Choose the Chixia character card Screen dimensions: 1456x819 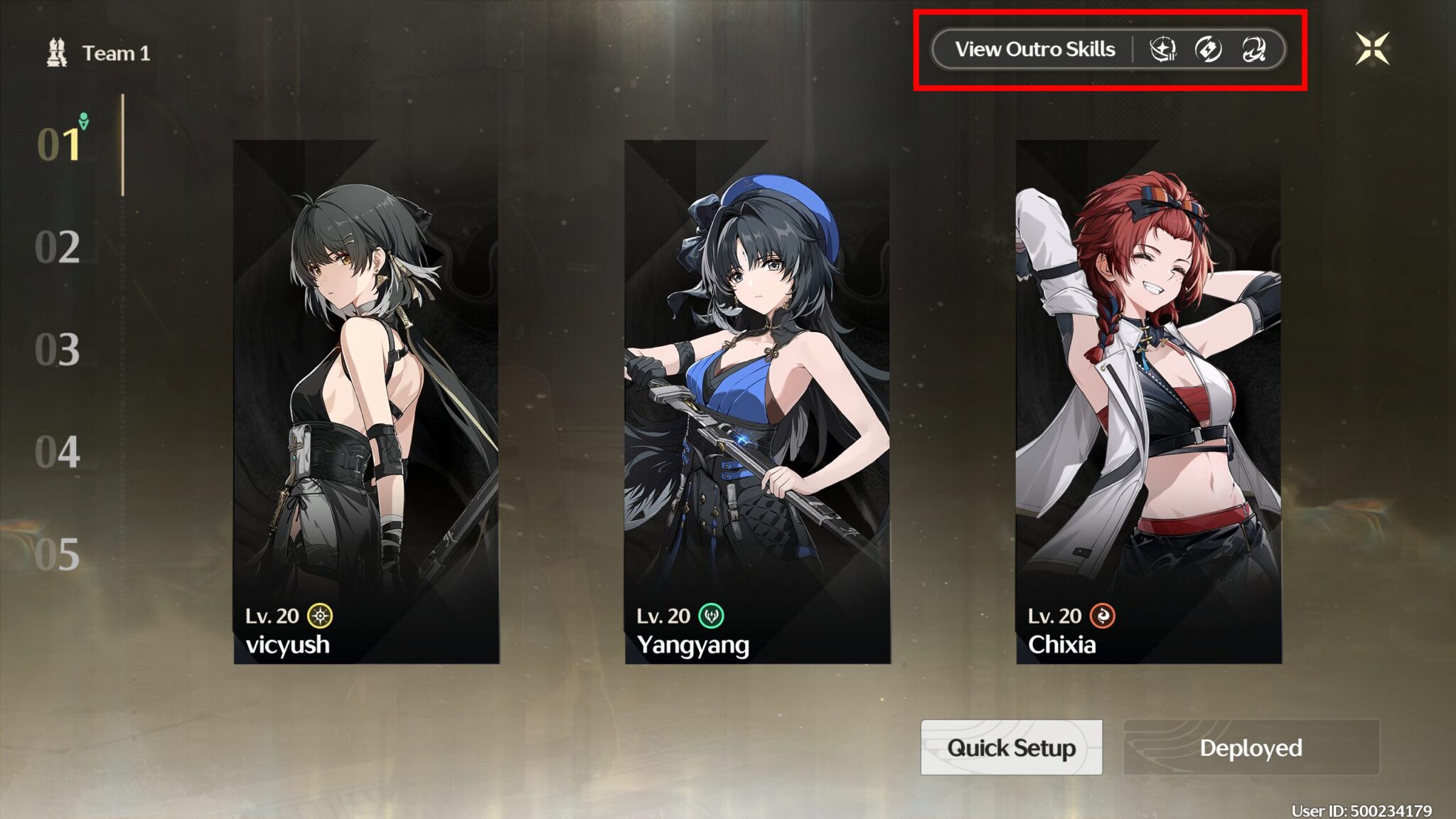pos(1148,402)
